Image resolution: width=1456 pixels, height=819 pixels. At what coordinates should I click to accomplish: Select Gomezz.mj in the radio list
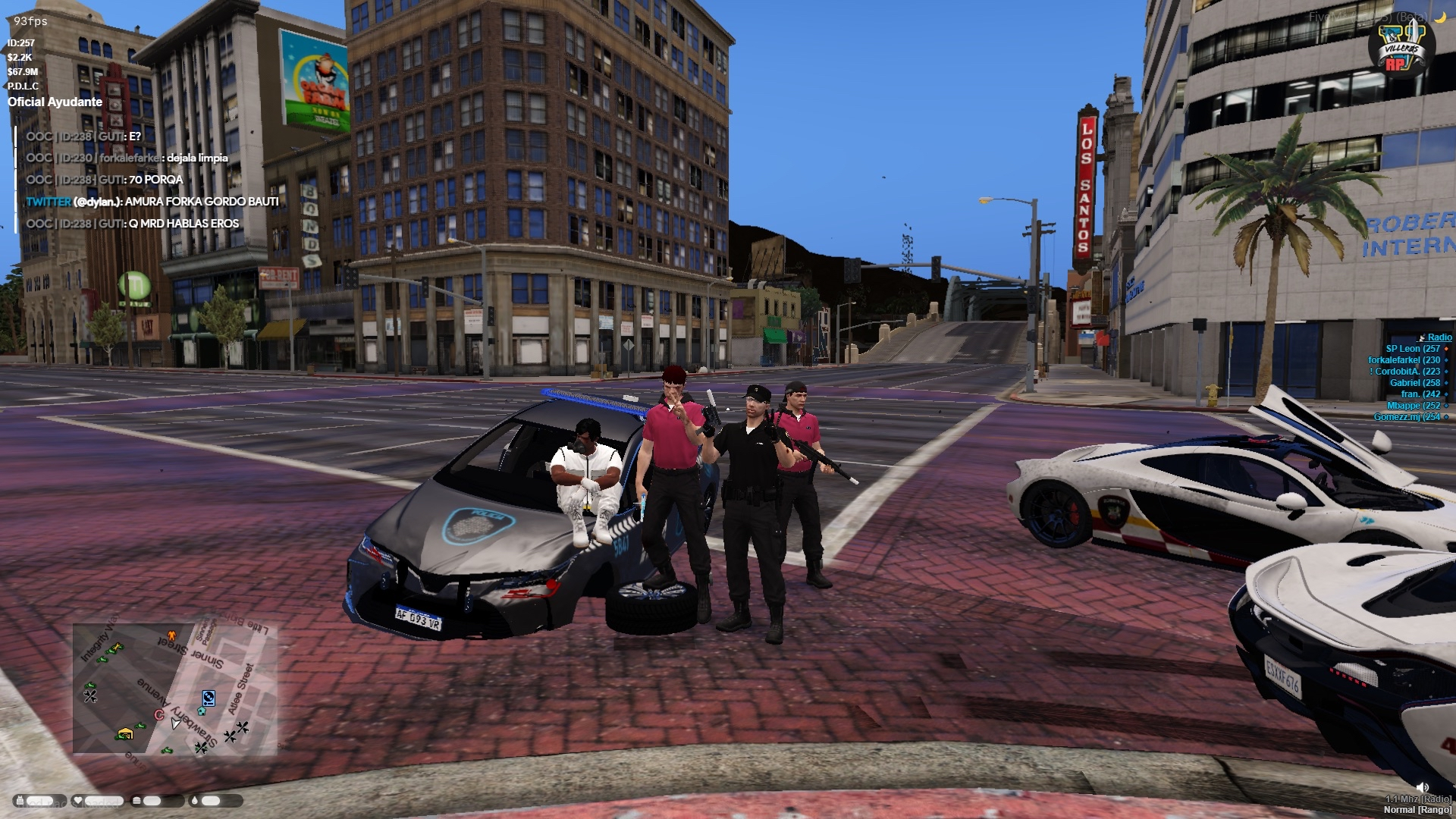(1407, 417)
